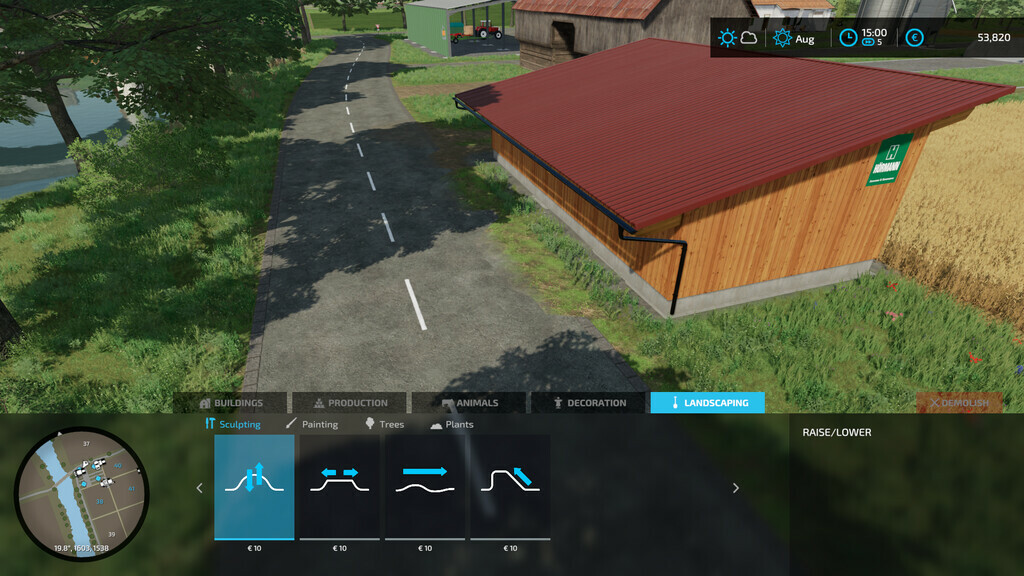Screen dimensions: 1024x576
Task: Choose the widen terrain tool with horizontal arrows
Action: pos(339,487)
